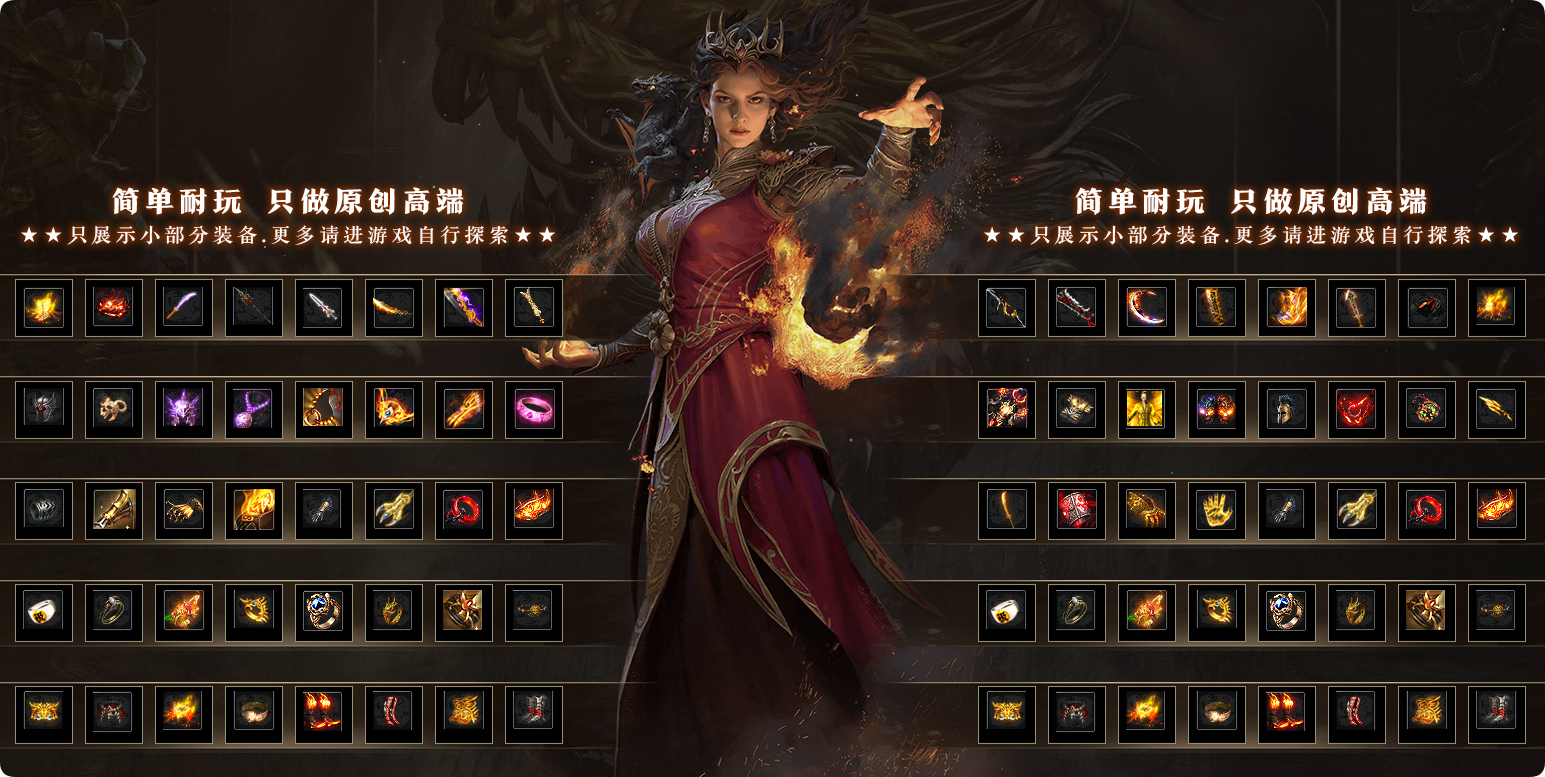
Task: Select the bow weapon slot
Action: point(1006,307)
